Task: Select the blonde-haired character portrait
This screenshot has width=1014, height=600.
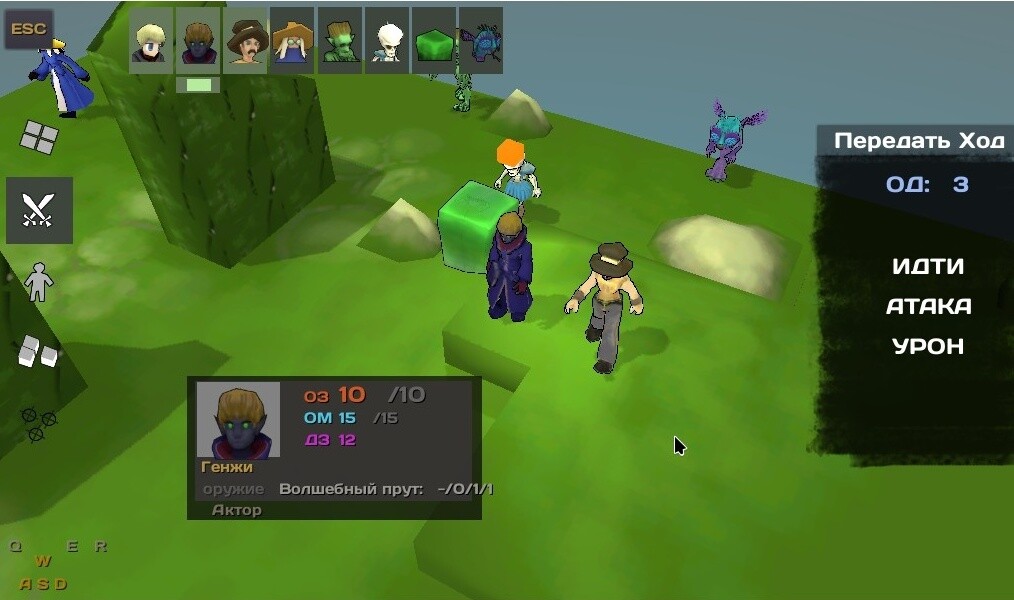Action: pos(151,41)
